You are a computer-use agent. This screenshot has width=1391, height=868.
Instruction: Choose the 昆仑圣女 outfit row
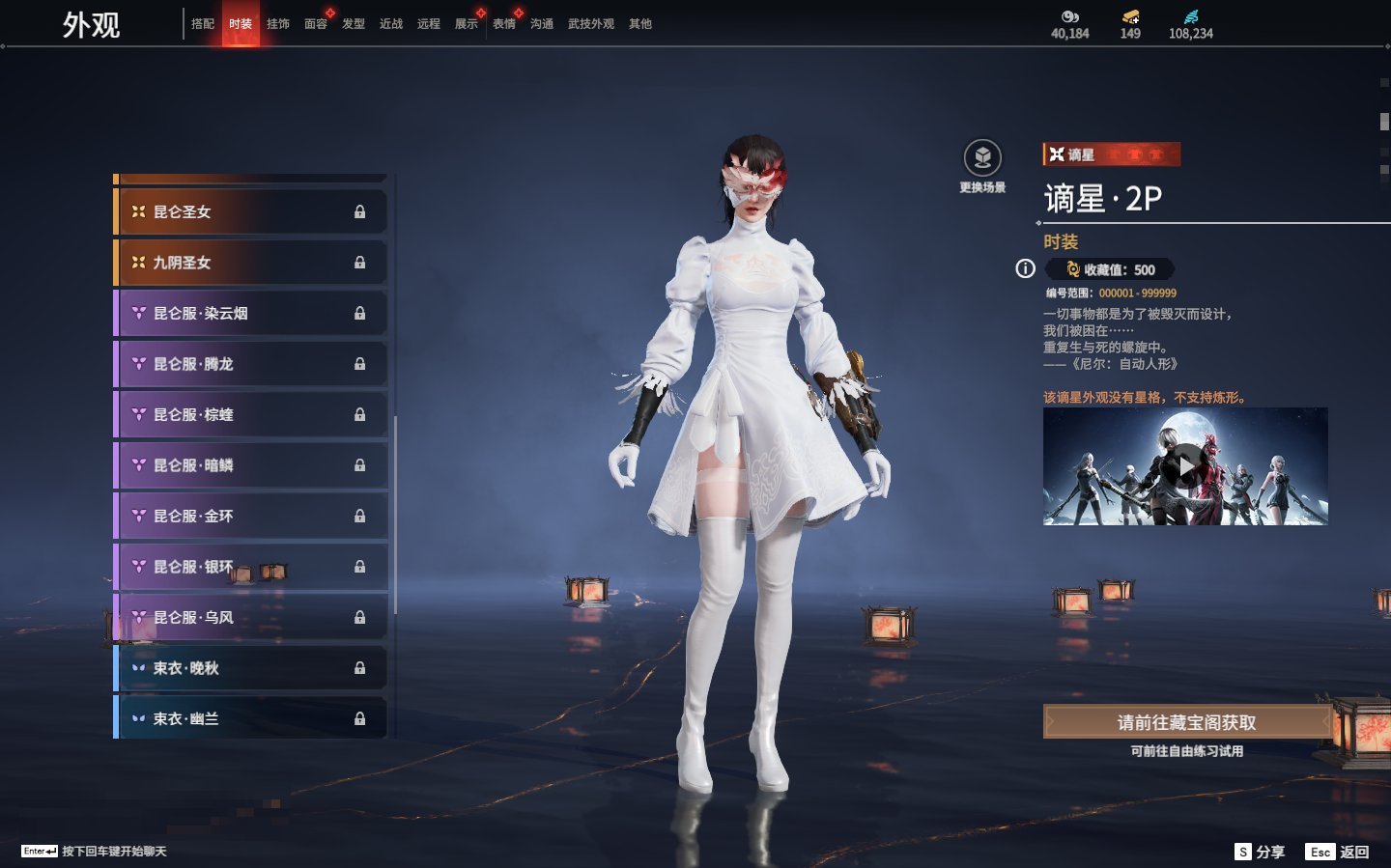pyautogui.click(x=251, y=211)
